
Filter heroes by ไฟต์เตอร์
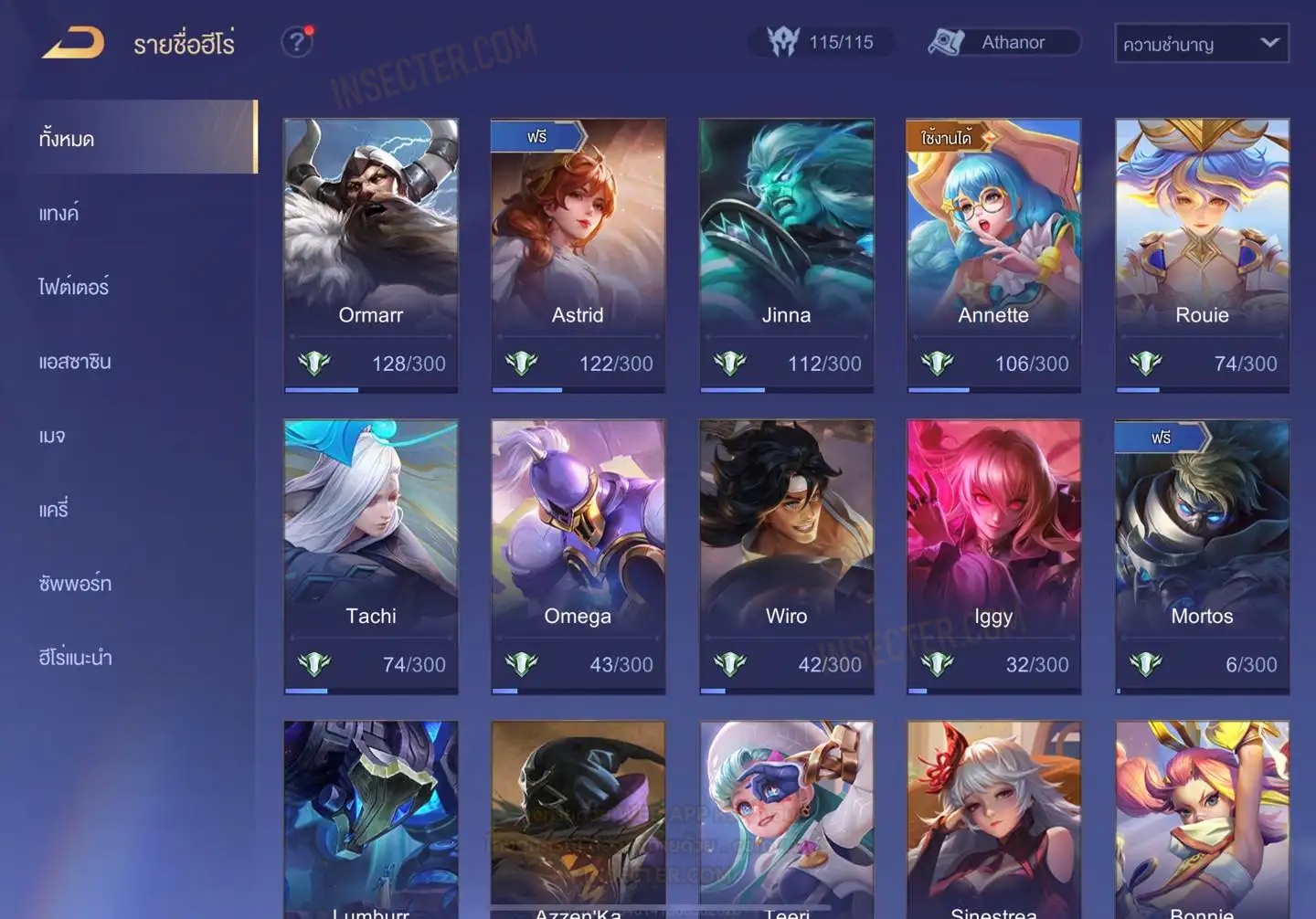(x=74, y=287)
